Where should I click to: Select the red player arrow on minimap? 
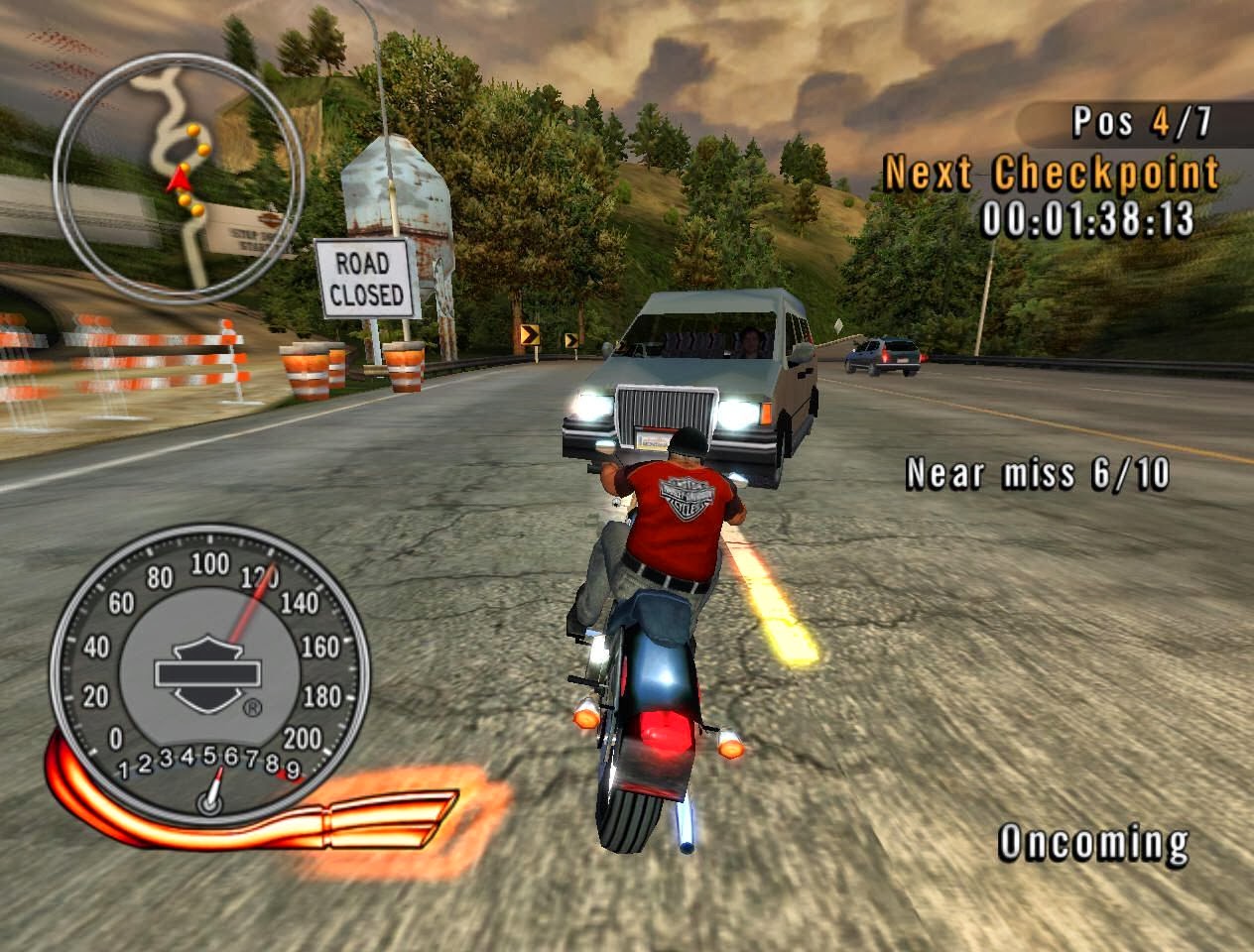coord(179,179)
